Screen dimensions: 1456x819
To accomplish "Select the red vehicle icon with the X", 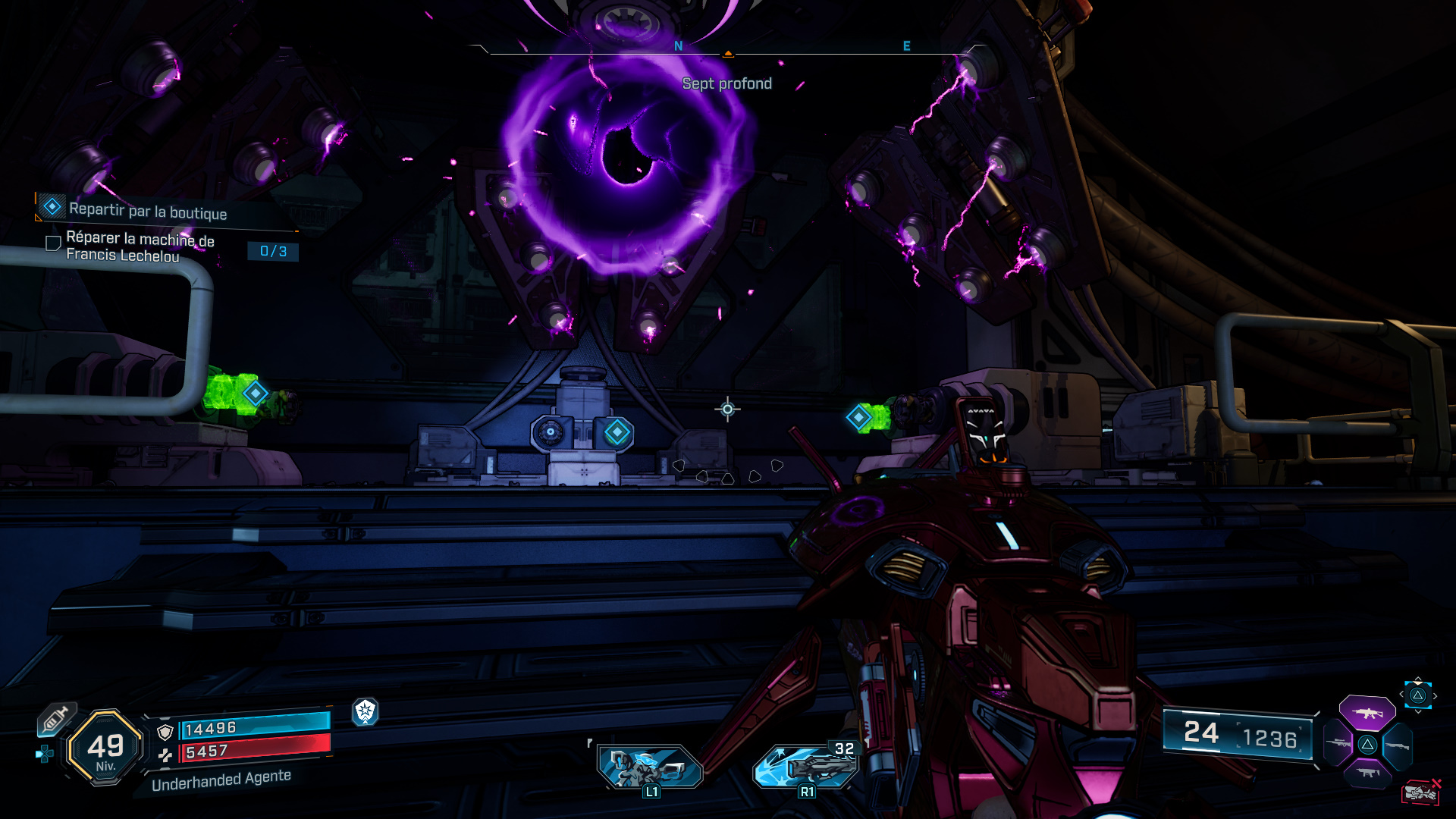I will tap(1420, 792).
